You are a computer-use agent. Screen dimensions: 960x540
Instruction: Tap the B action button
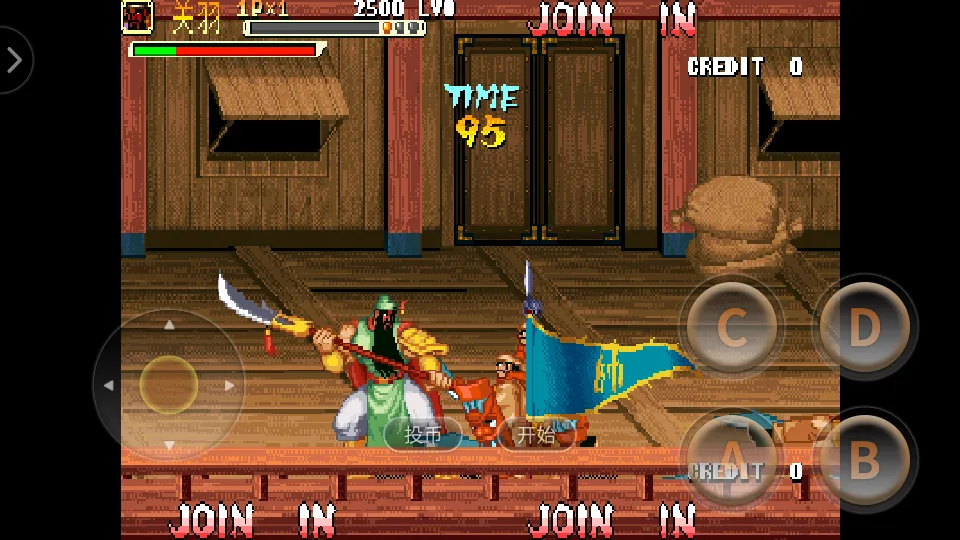point(864,460)
